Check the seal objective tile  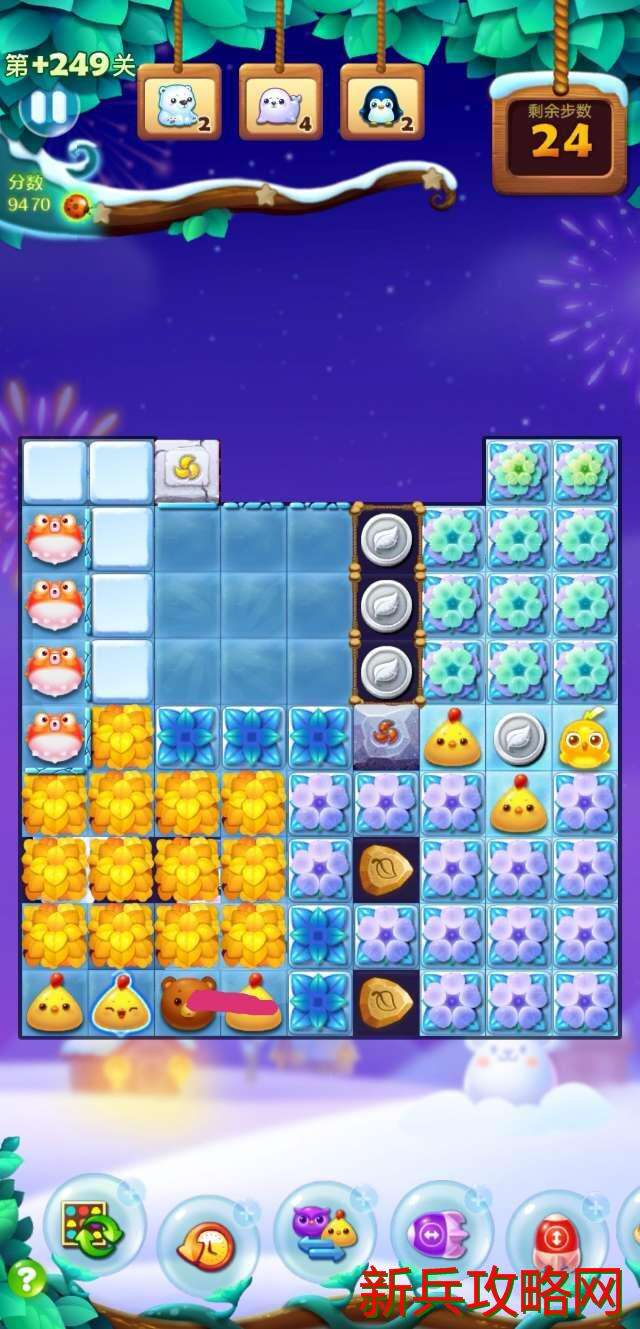[x=280, y=102]
